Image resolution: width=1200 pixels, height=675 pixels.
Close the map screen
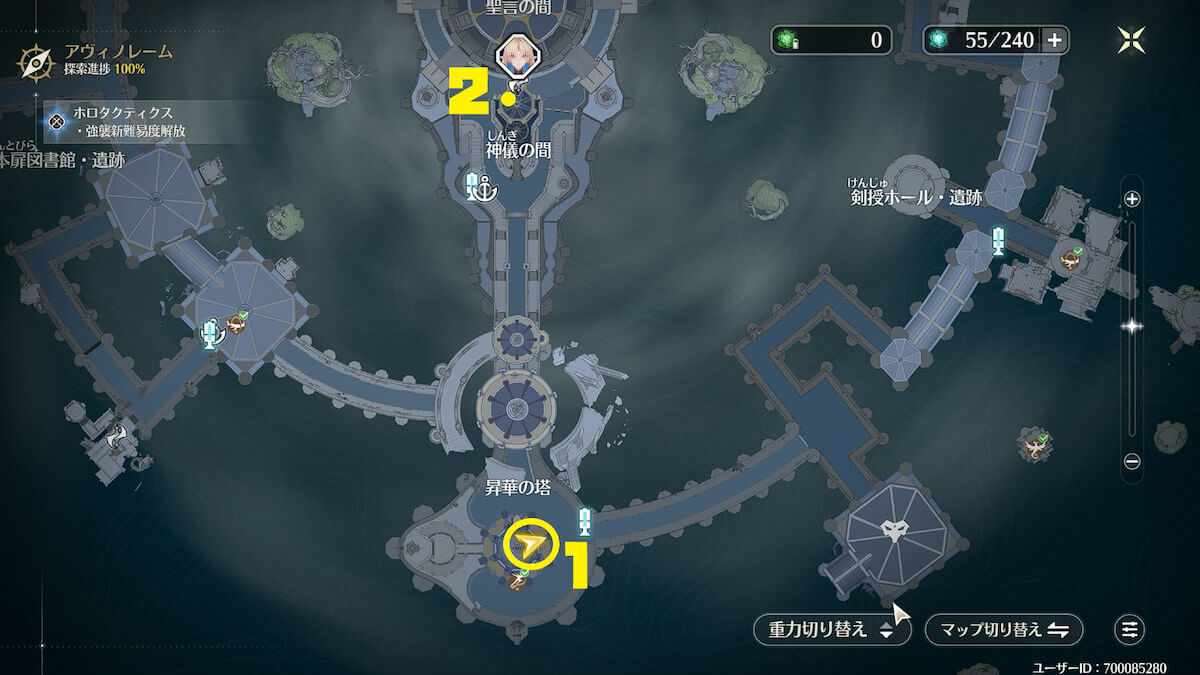point(1132,40)
